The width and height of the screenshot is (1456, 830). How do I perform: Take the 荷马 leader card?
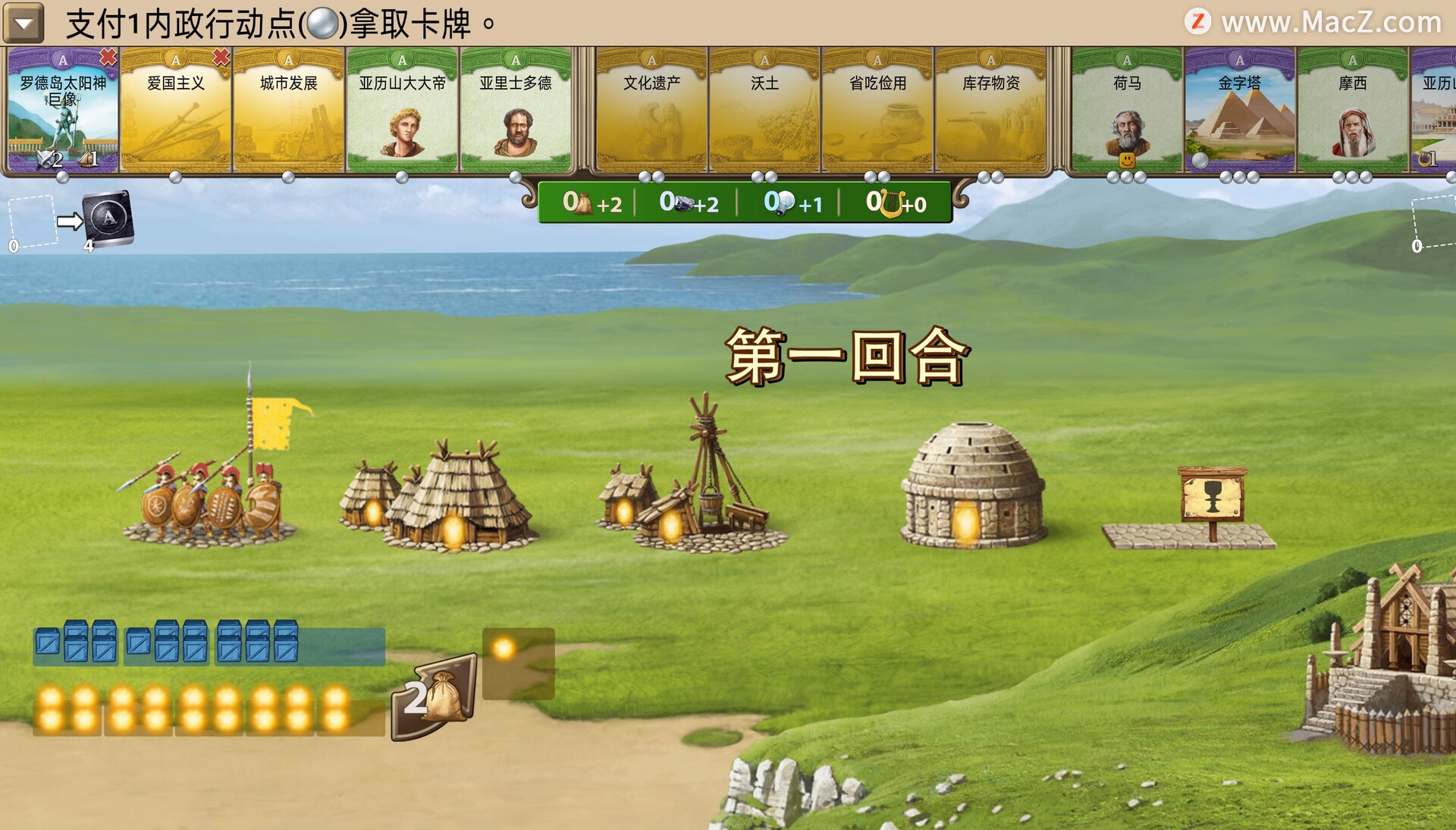tap(1127, 111)
